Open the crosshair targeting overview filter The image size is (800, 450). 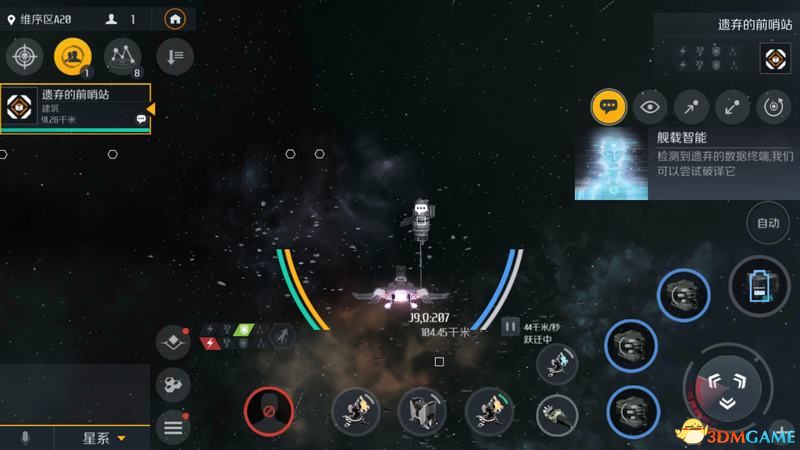point(24,57)
